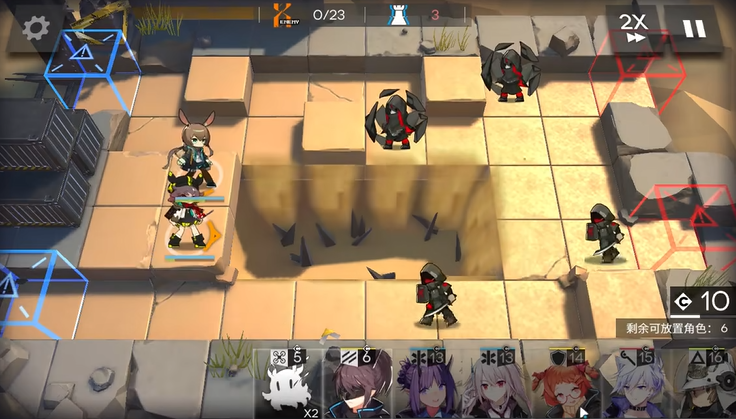This screenshot has width=736, height=419.
Task: Select the deployed bunny-eared operator
Action: tap(195, 150)
